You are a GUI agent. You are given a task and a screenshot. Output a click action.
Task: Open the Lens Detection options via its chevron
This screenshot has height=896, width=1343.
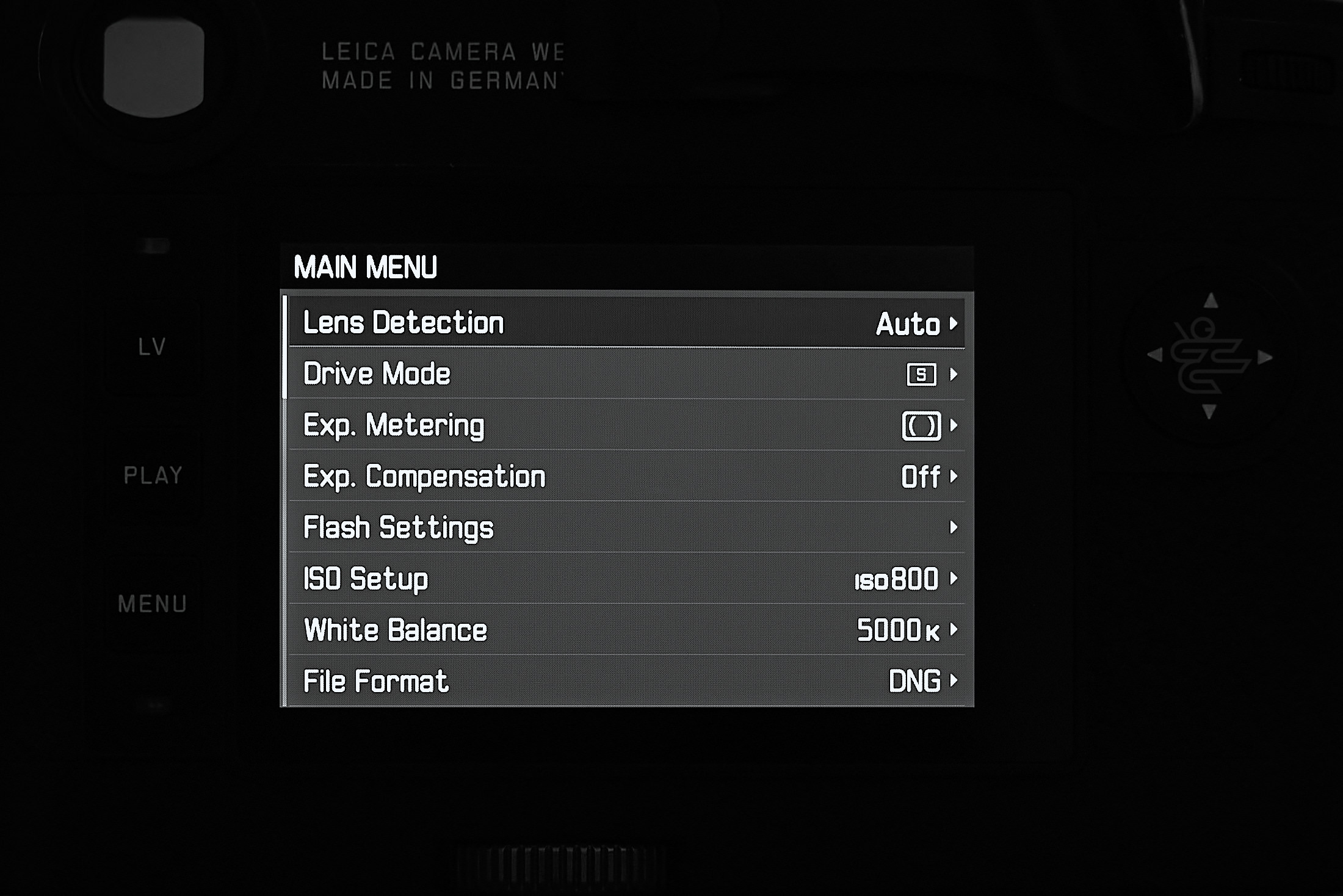[954, 324]
